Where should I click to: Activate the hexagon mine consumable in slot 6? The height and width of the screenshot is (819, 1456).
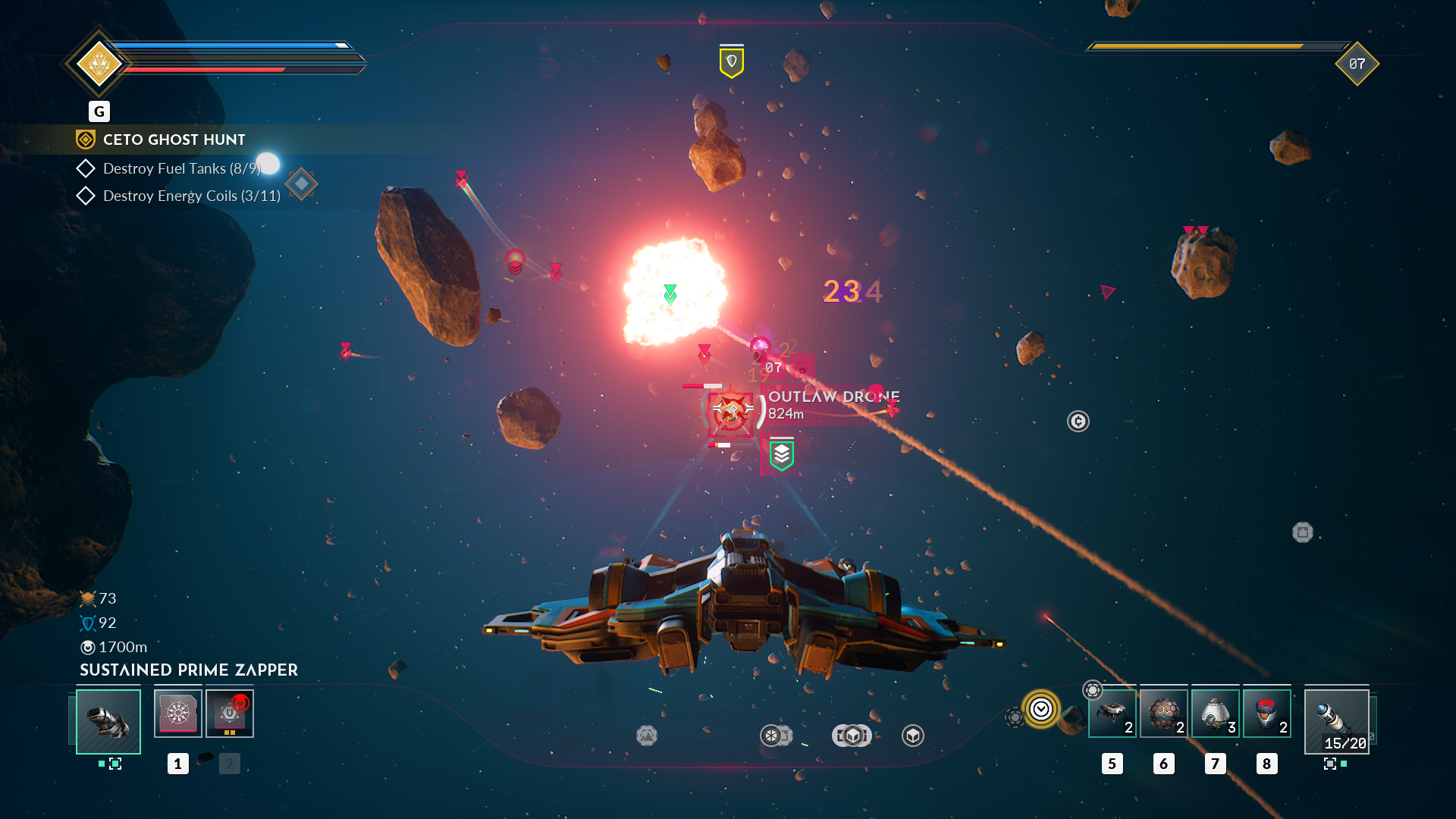pos(1164,713)
